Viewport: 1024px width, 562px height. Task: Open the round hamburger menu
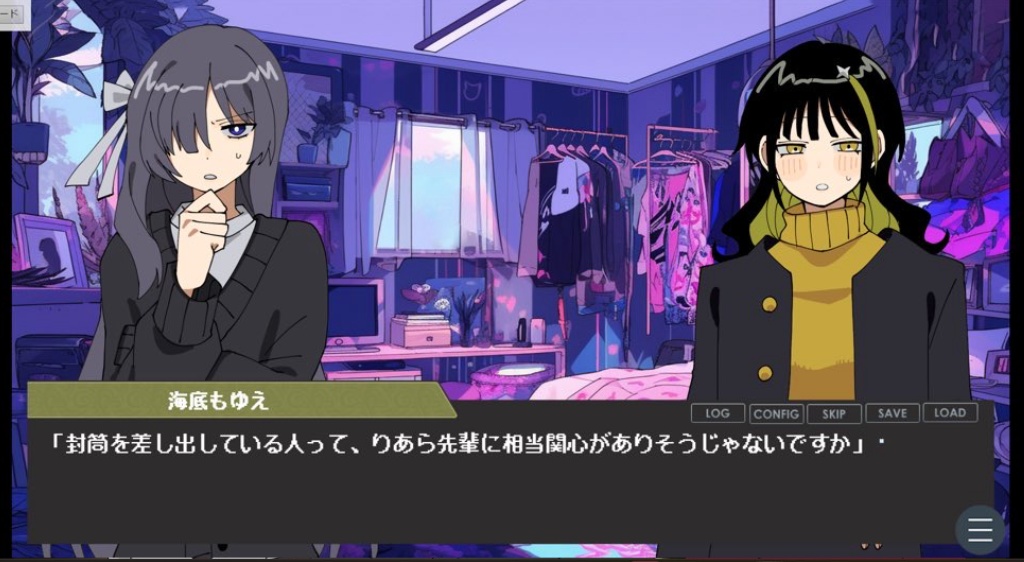coord(980,530)
